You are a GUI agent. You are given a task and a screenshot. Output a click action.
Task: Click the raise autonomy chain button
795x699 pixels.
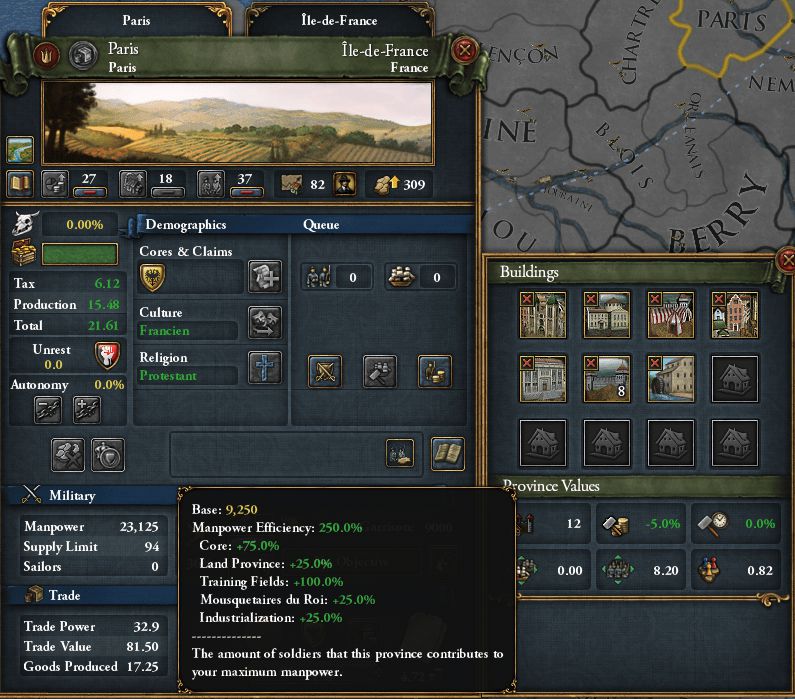point(87,408)
